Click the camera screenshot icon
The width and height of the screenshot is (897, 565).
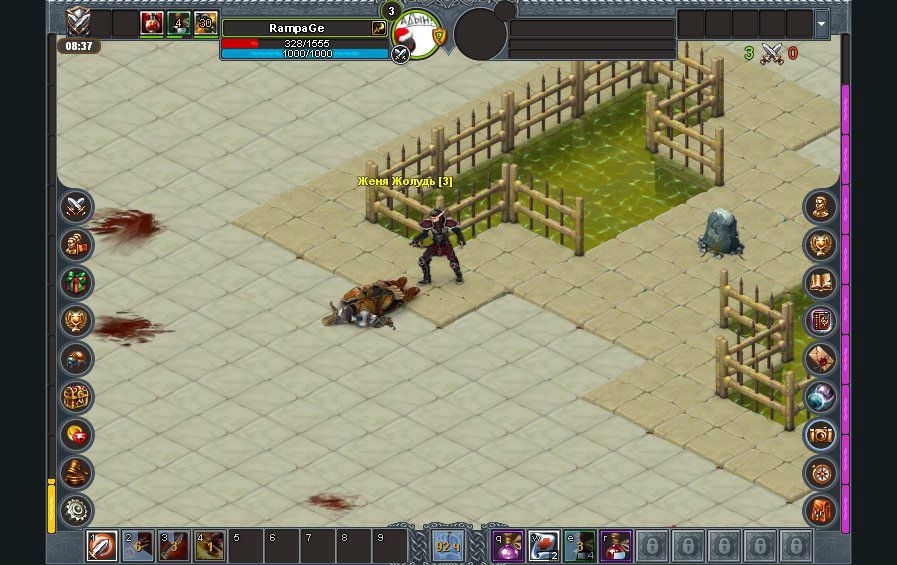(x=820, y=435)
